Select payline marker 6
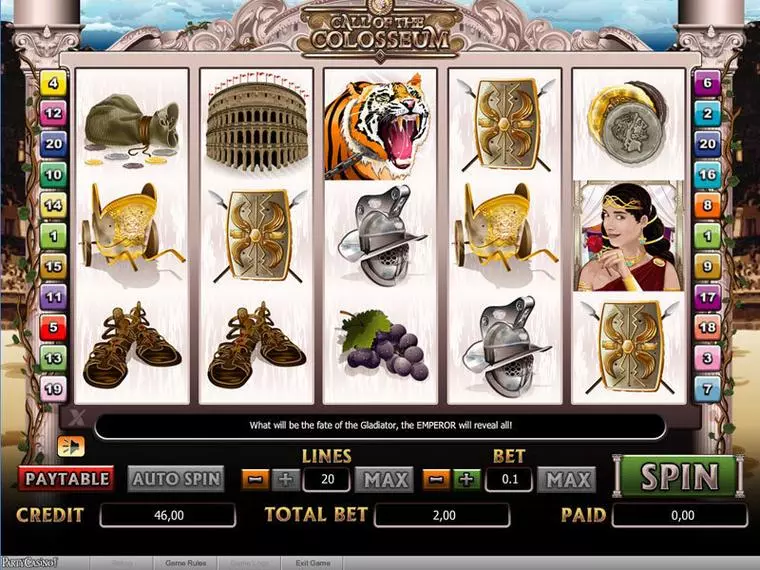 click(708, 83)
